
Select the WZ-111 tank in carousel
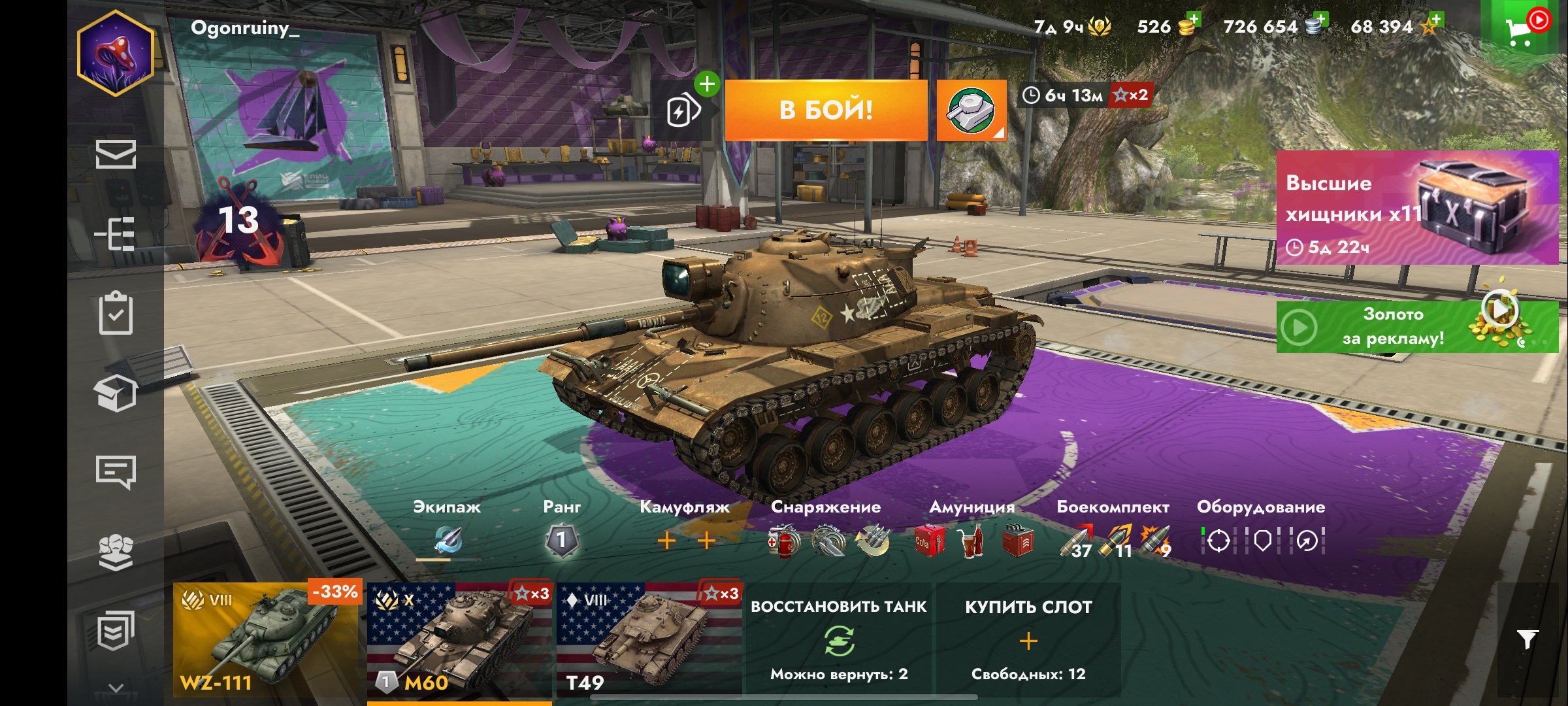[266, 640]
